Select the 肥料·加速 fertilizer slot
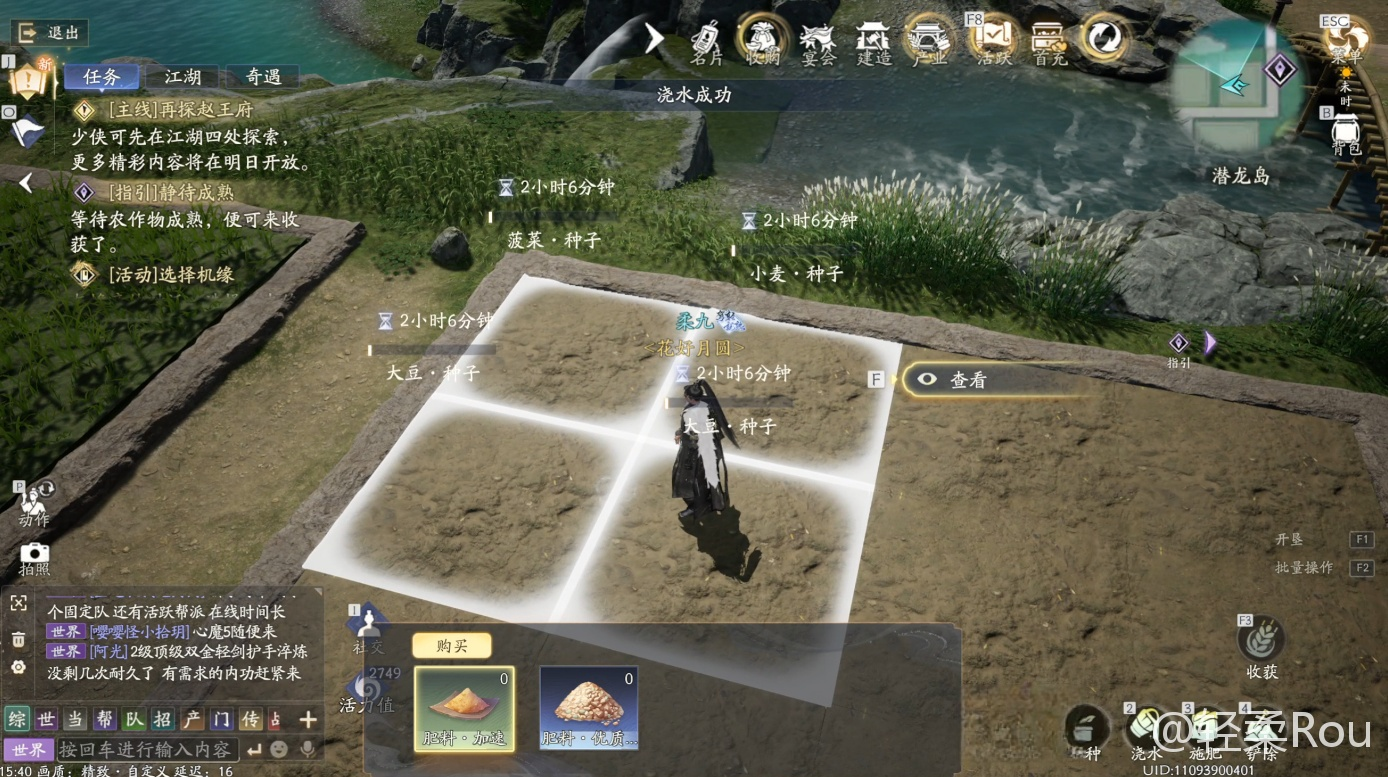The width and height of the screenshot is (1388, 777). [x=464, y=708]
